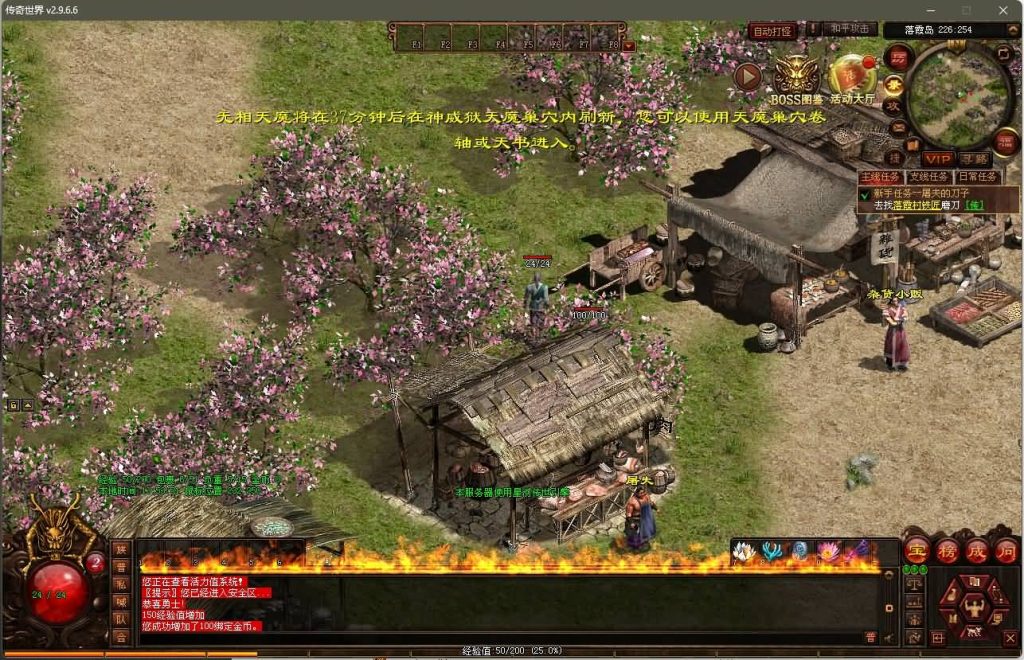Use the pink lotus skill icon
Viewport: 1024px width, 660px height.
click(x=829, y=551)
